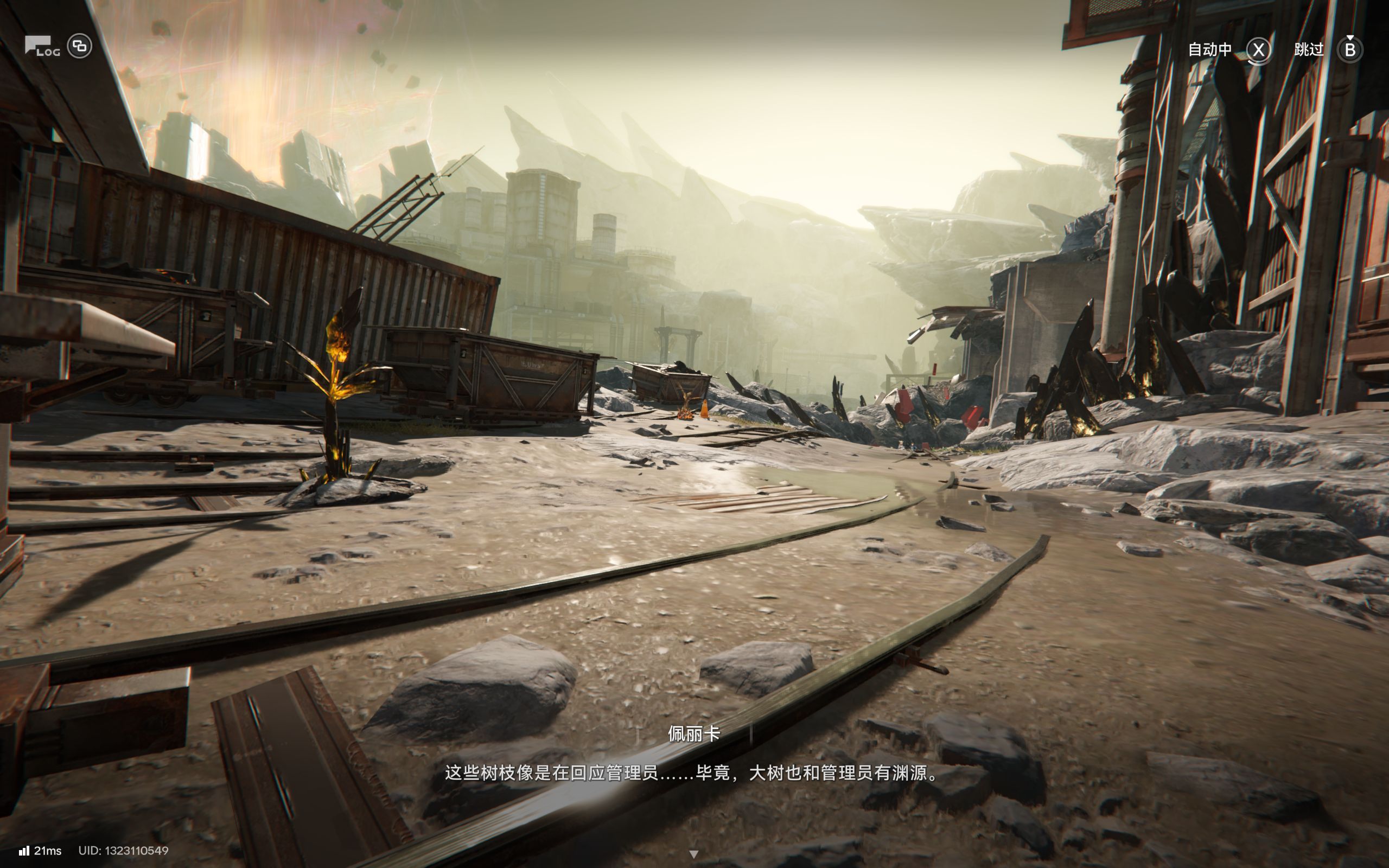Skip the cutscene with 跳过
Viewport: 1389px width, 868px height.
[x=1309, y=50]
